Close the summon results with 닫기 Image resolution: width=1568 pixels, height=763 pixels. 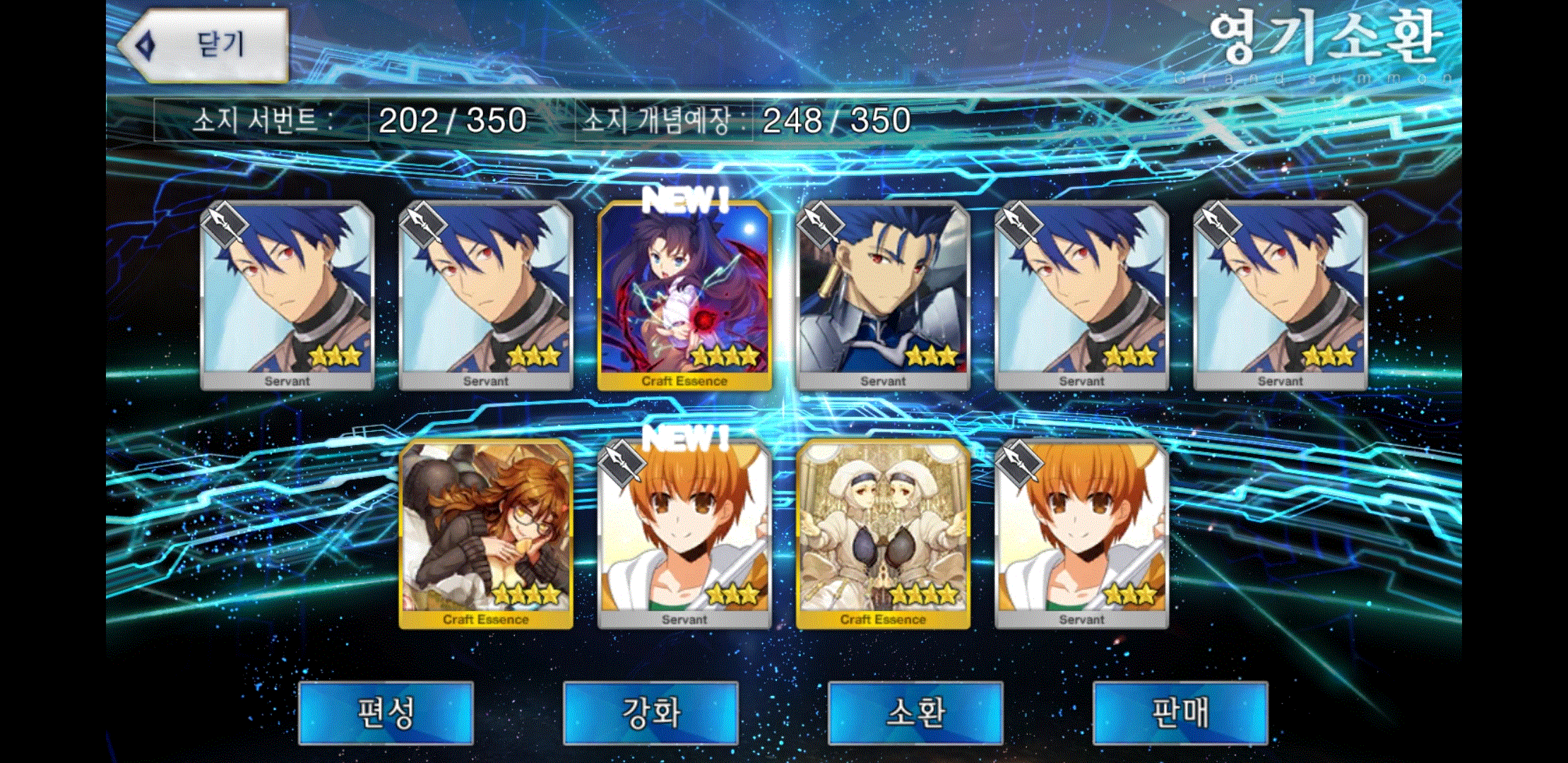coord(205,45)
